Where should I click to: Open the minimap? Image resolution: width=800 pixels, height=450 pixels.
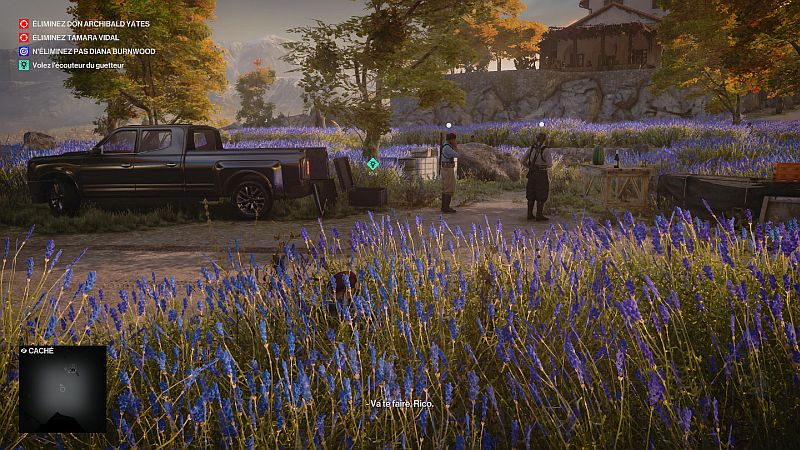coord(62,388)
